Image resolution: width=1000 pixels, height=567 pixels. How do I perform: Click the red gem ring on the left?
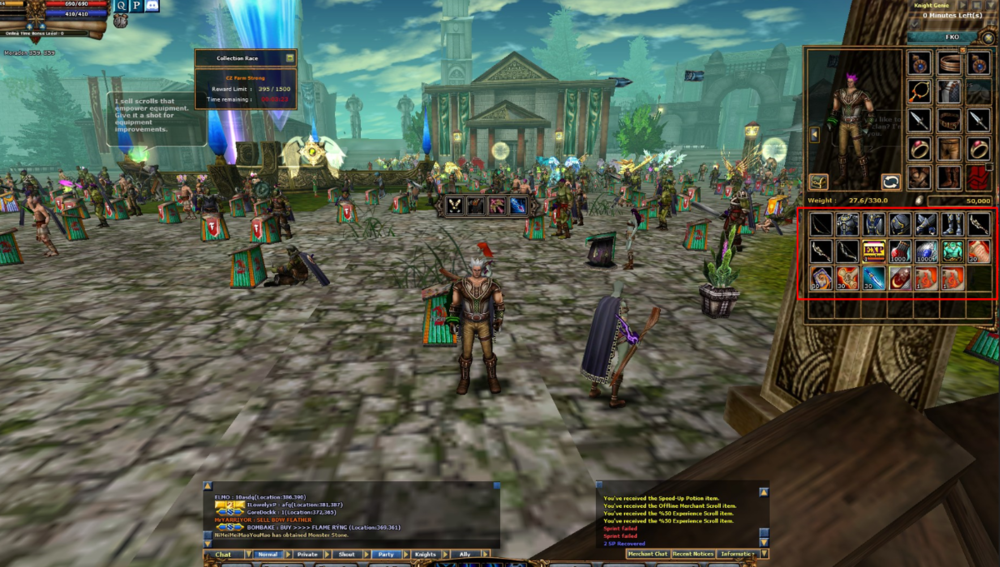click(x=919, y=149)
